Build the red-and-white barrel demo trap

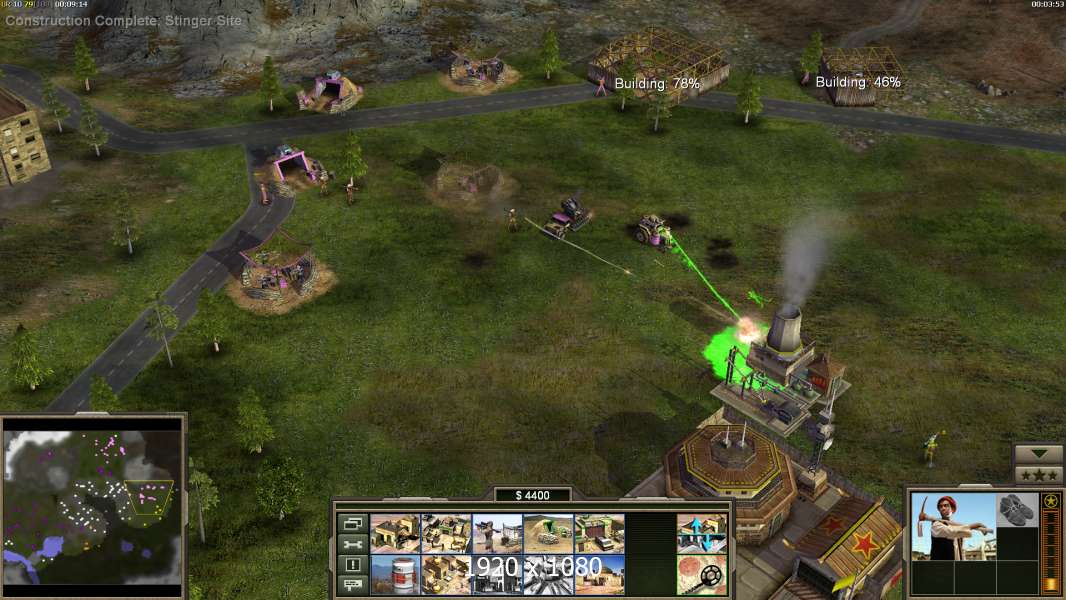395,574
